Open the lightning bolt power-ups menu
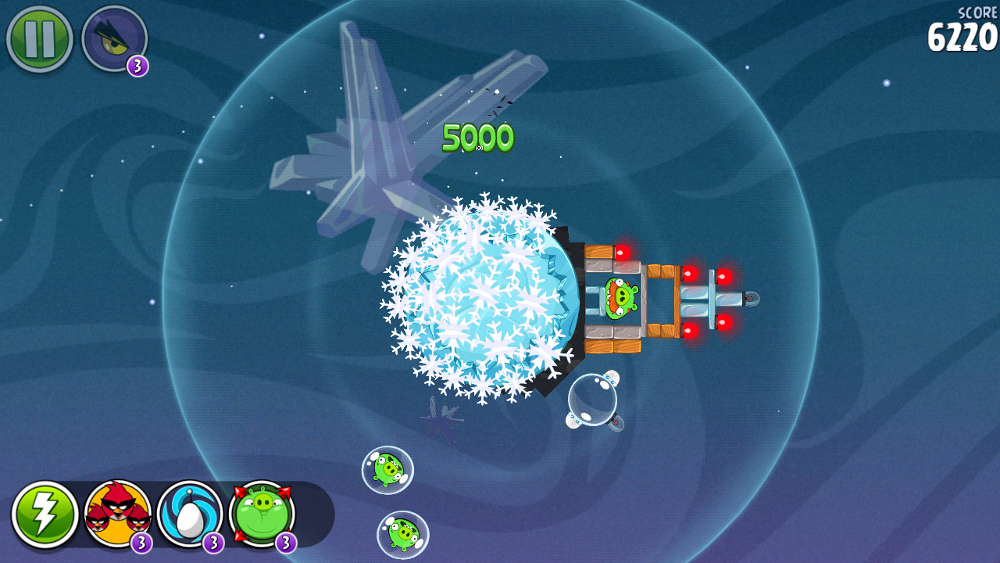1000x563 pixels. click(45, 514)
